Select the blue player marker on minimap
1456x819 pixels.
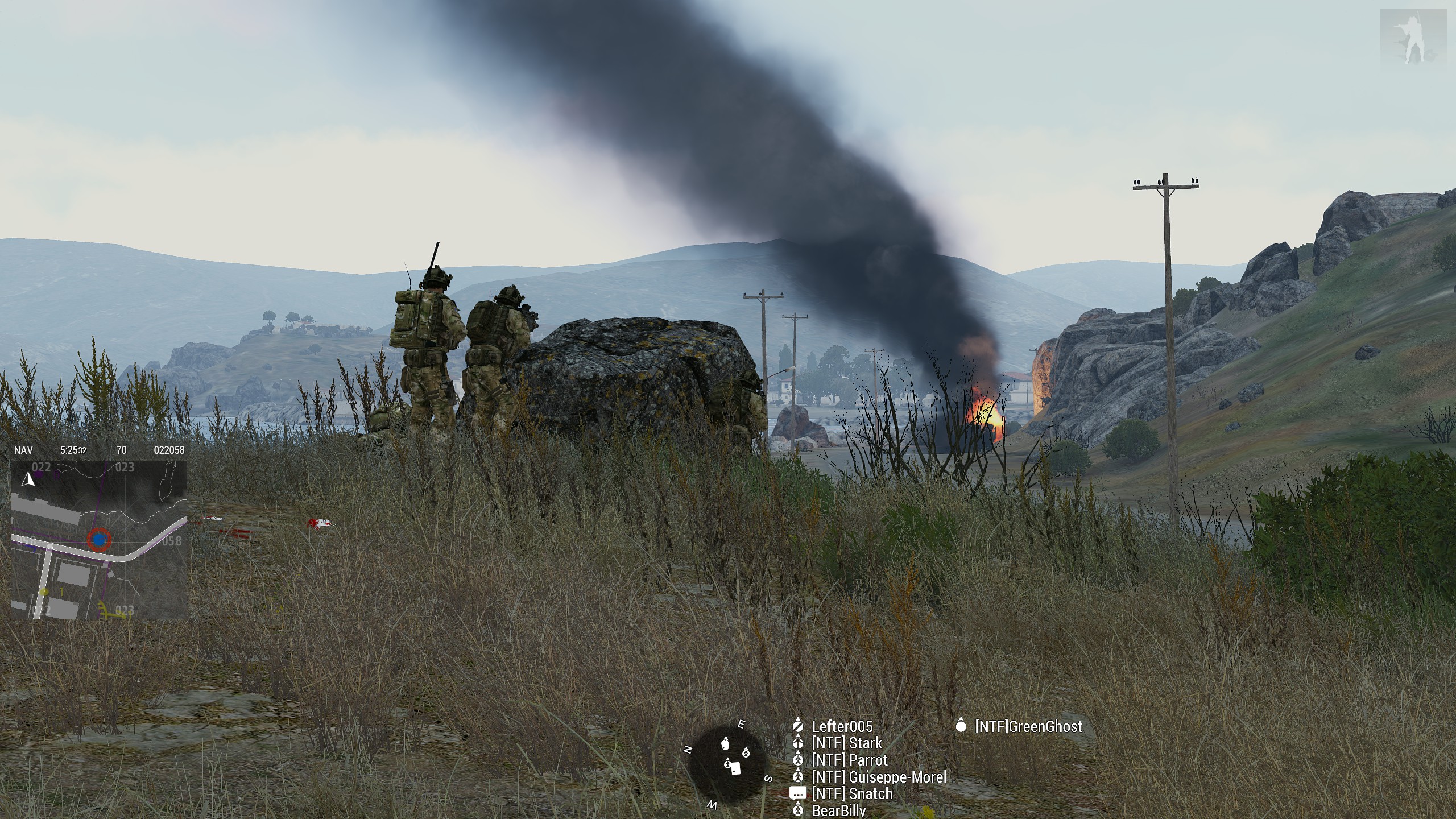point(100,539)
